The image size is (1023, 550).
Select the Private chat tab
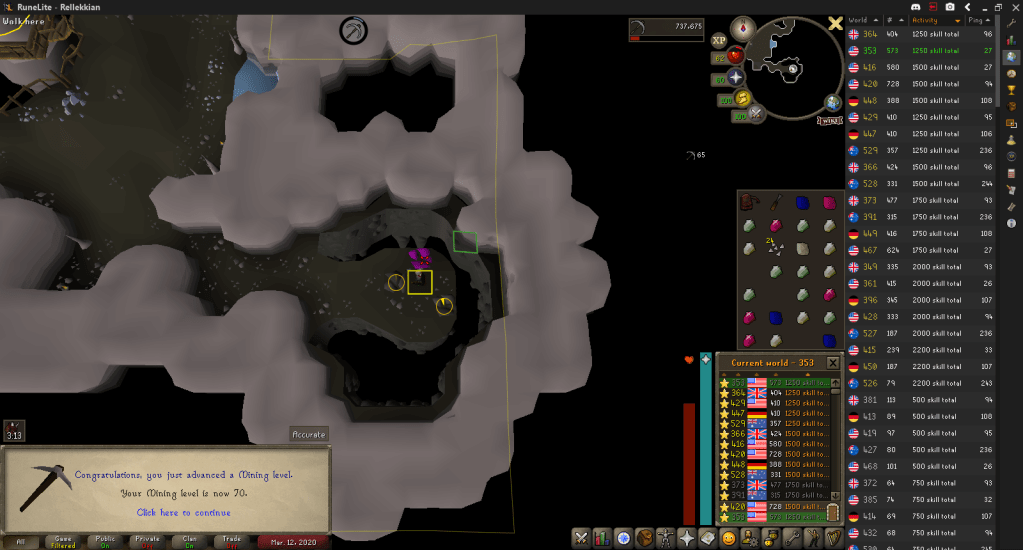coord(147,541)
